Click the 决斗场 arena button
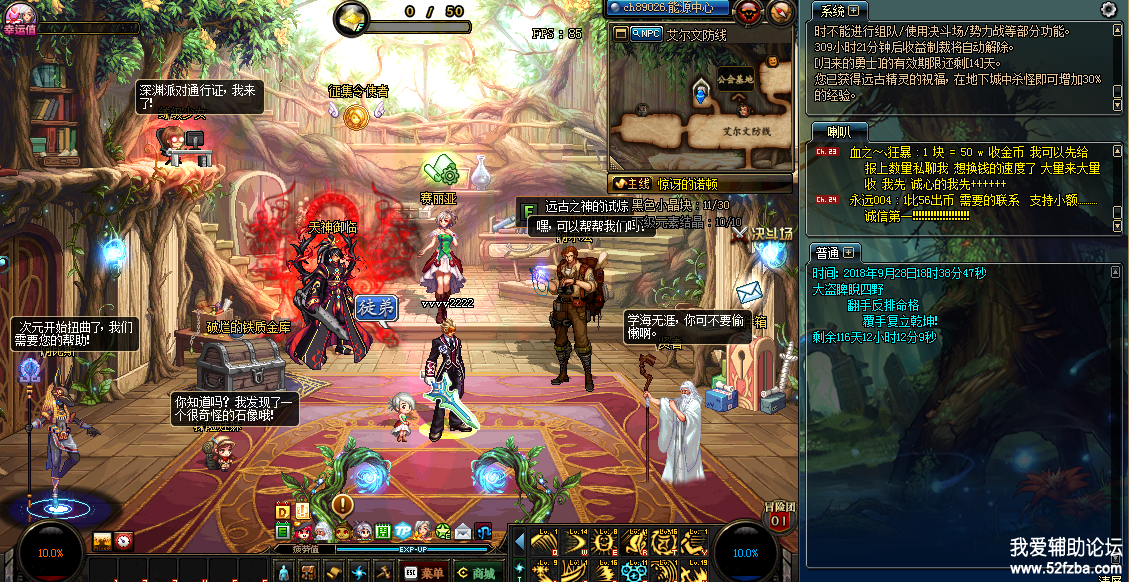Screen dimensions: 1129x582 click(x=764, y=232)
